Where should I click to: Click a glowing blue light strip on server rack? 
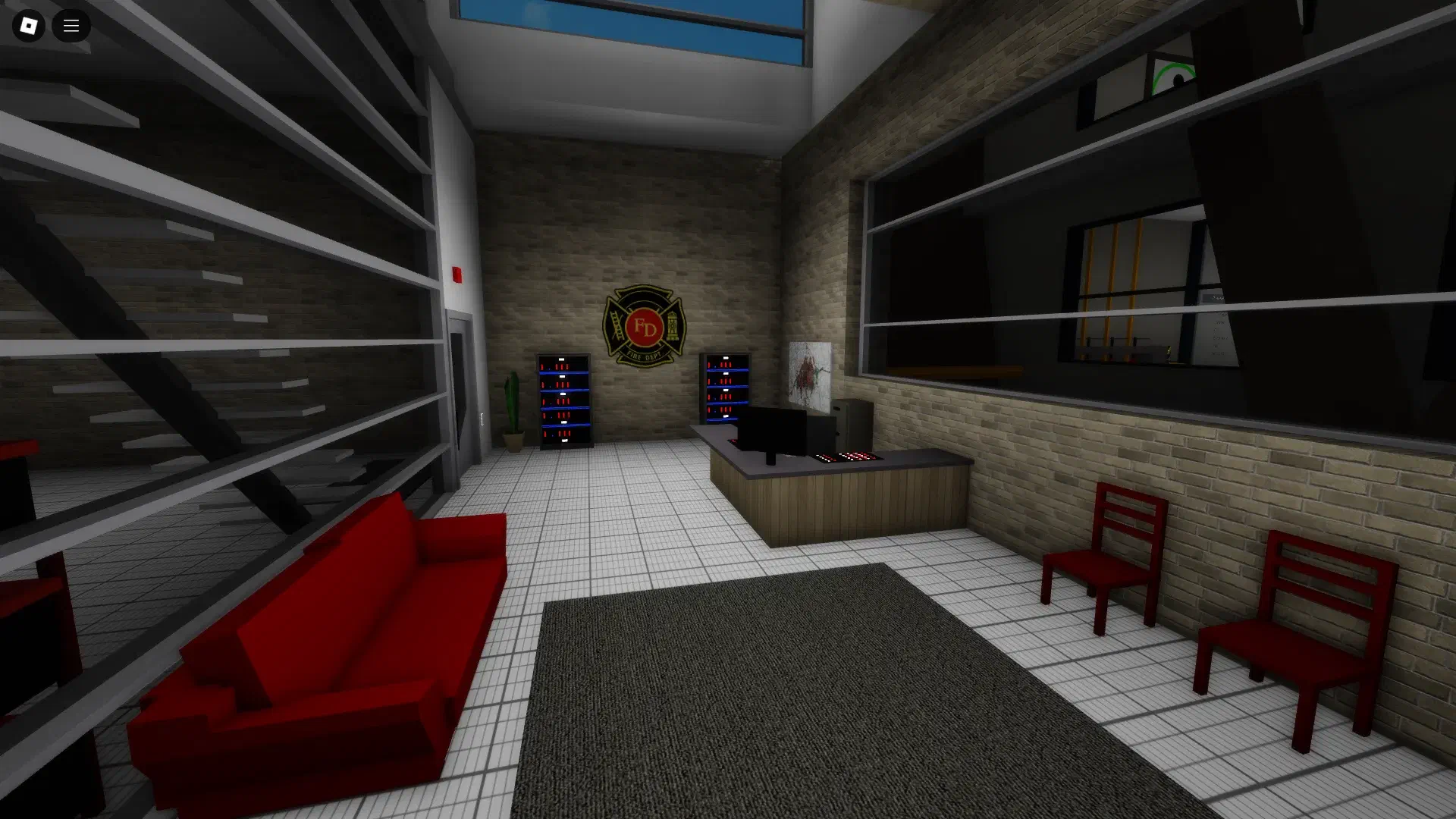pos(563,372)
